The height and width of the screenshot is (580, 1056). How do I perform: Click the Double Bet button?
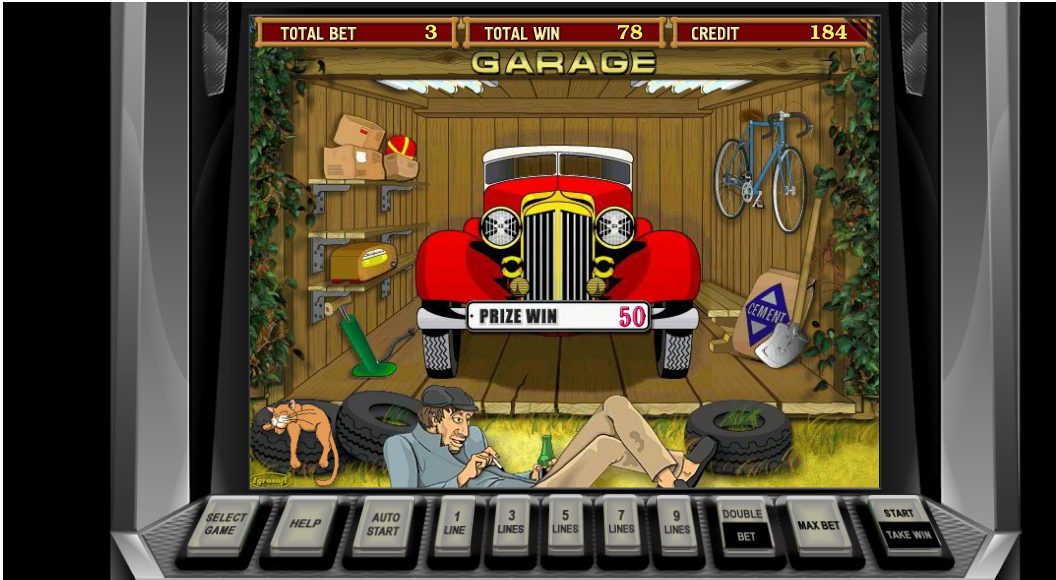click(x=746, y=524)
